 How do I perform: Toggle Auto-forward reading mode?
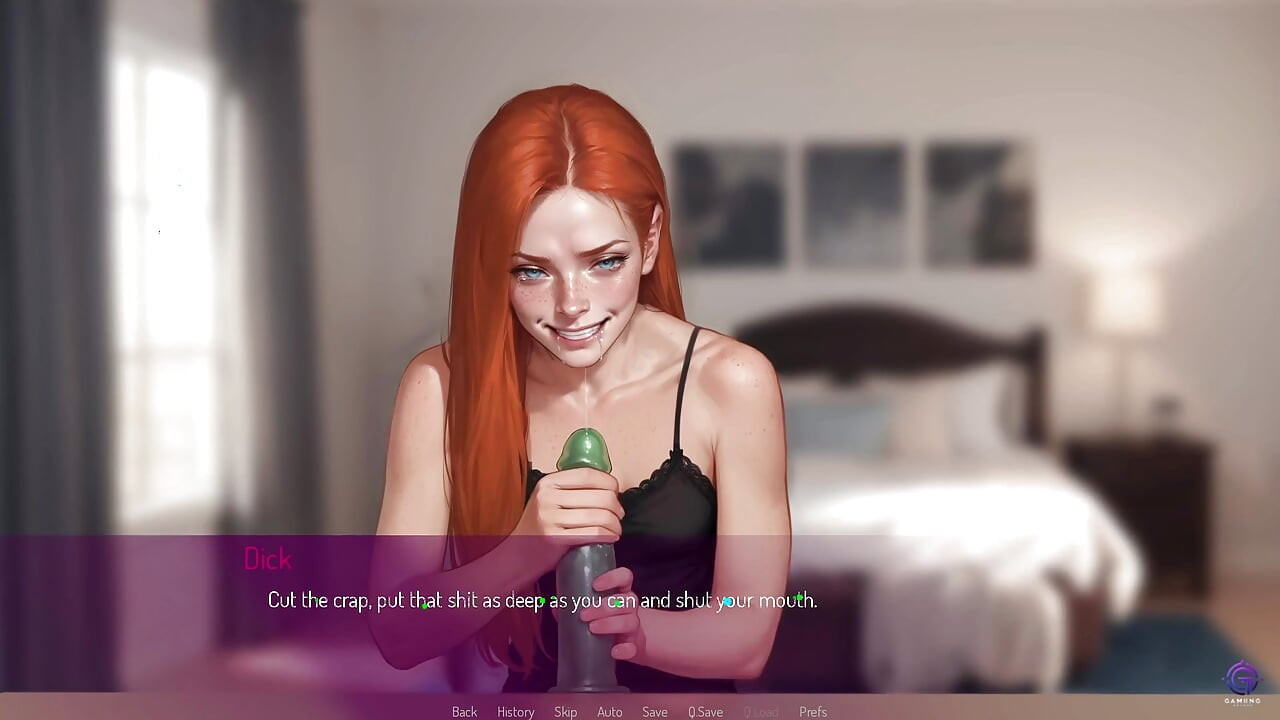pyautogui.click(x=610, y=711)
